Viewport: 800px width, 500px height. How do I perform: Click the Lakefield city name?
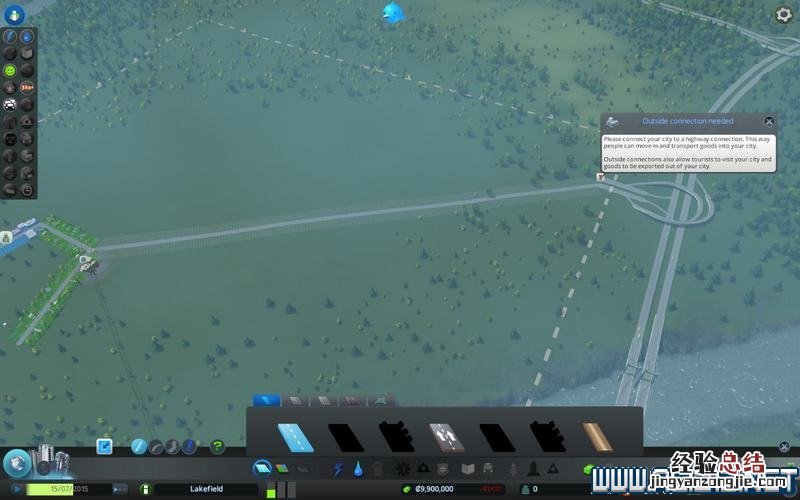point(207,489)
